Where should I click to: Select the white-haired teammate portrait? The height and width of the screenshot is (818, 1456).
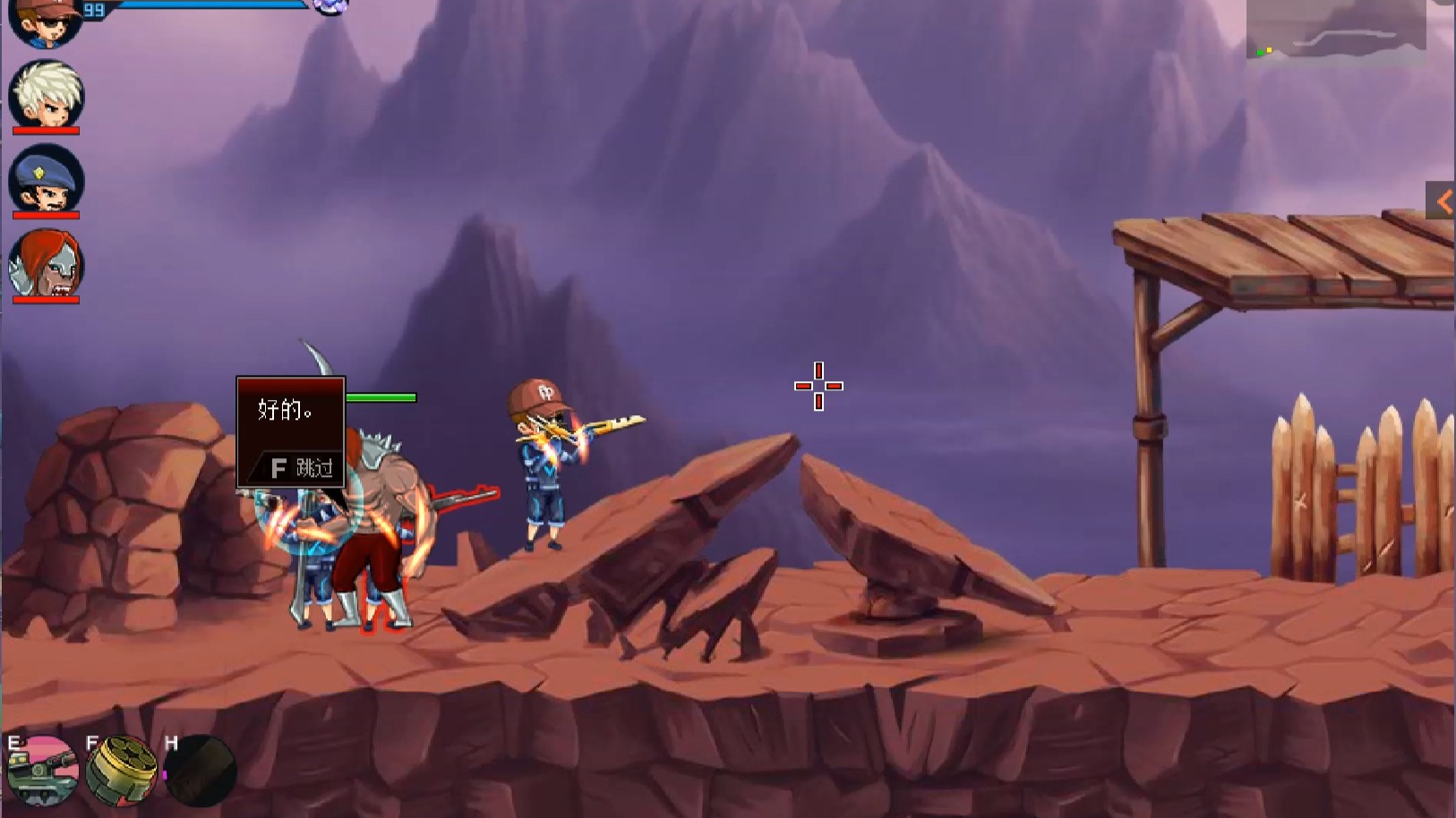point(46,94)
